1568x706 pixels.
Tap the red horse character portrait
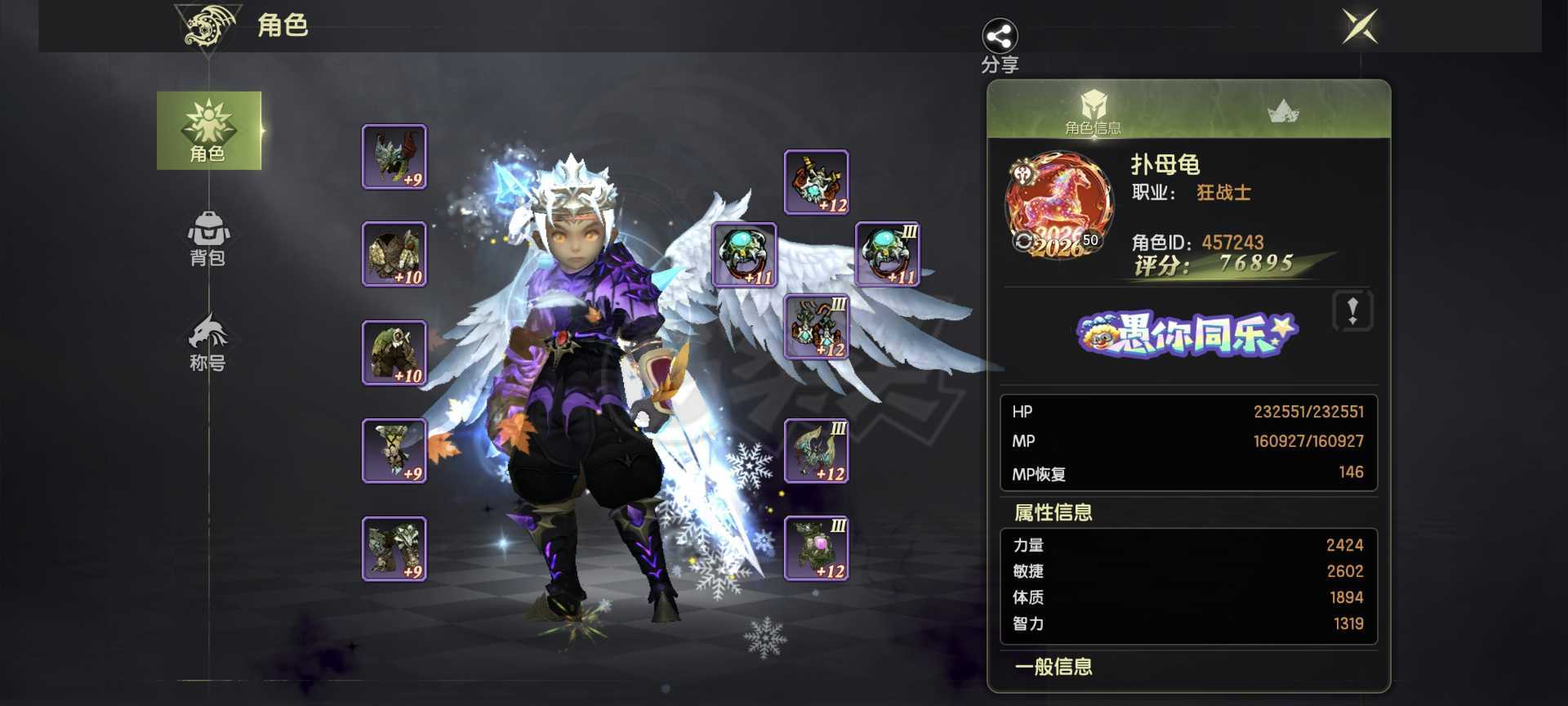[1059, 204]
